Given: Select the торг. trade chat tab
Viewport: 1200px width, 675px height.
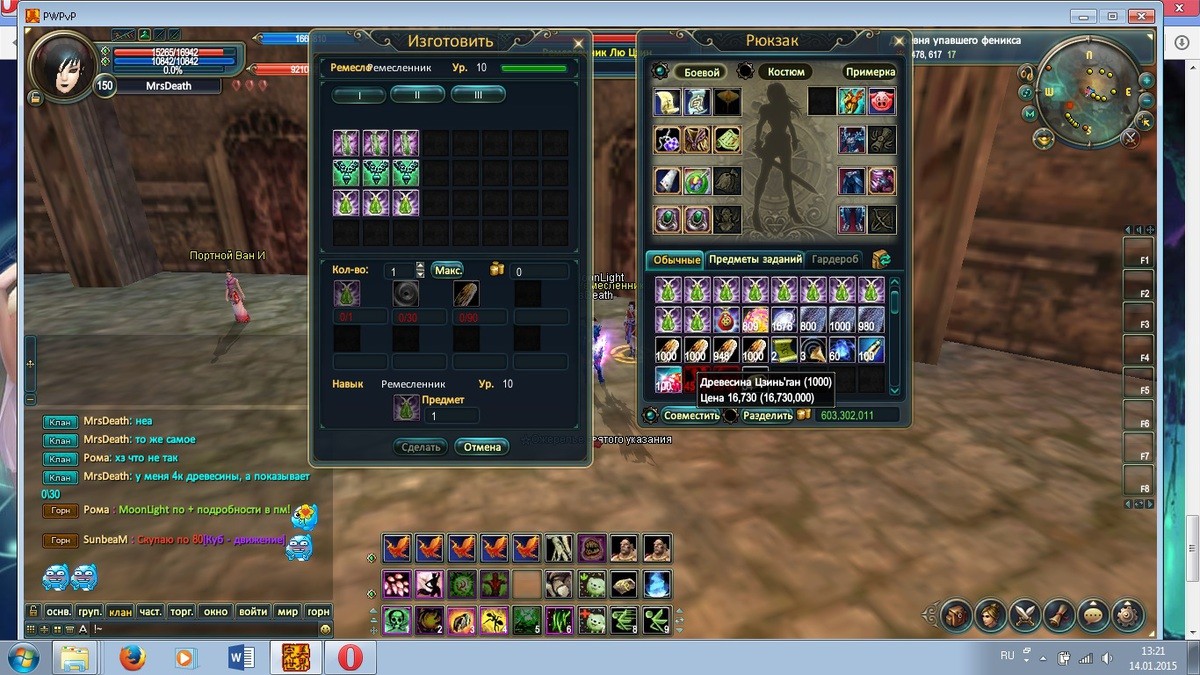Looking at the screenshot, I should click(182, 611).
